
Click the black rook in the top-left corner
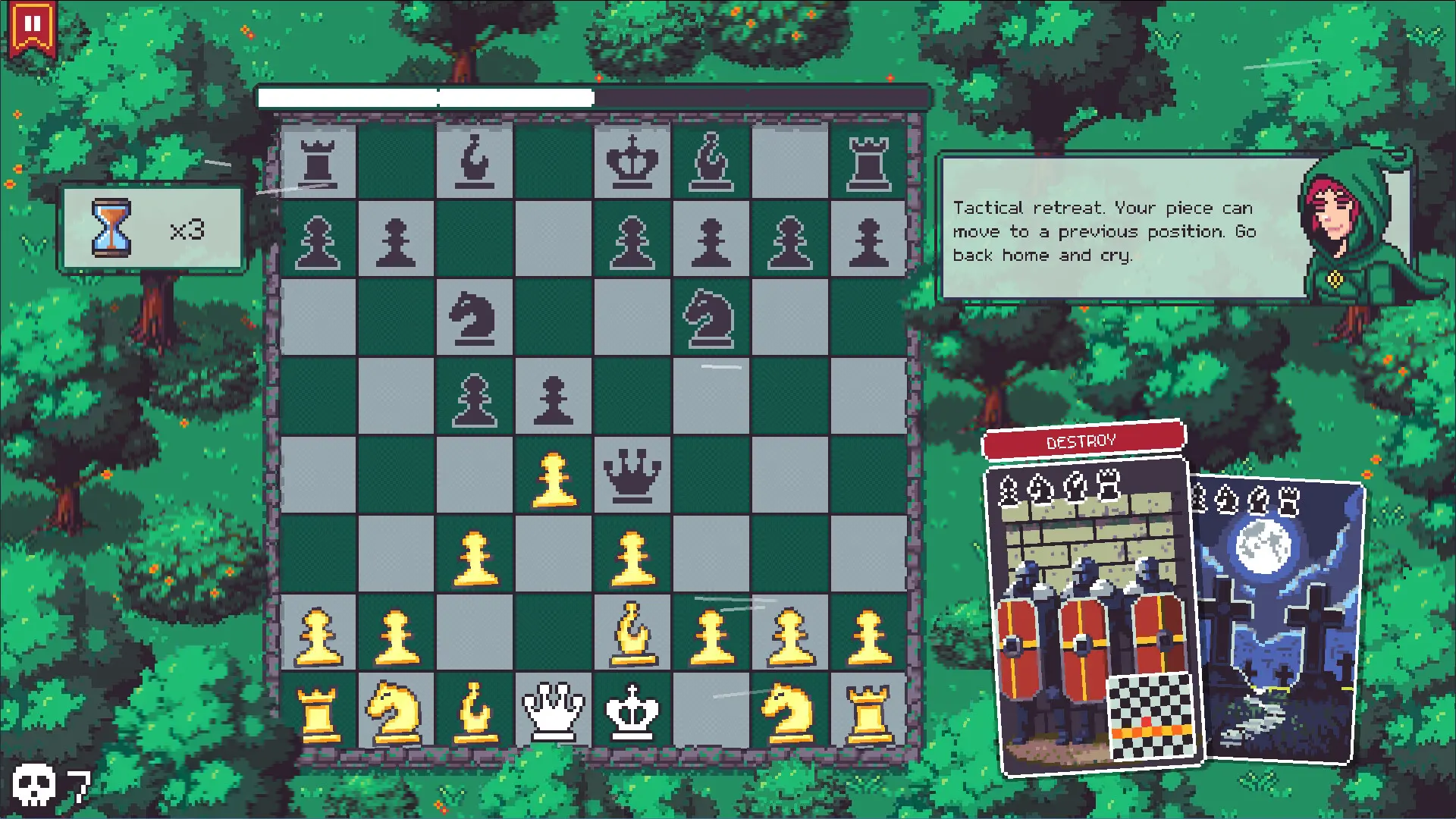pos(320,161)
